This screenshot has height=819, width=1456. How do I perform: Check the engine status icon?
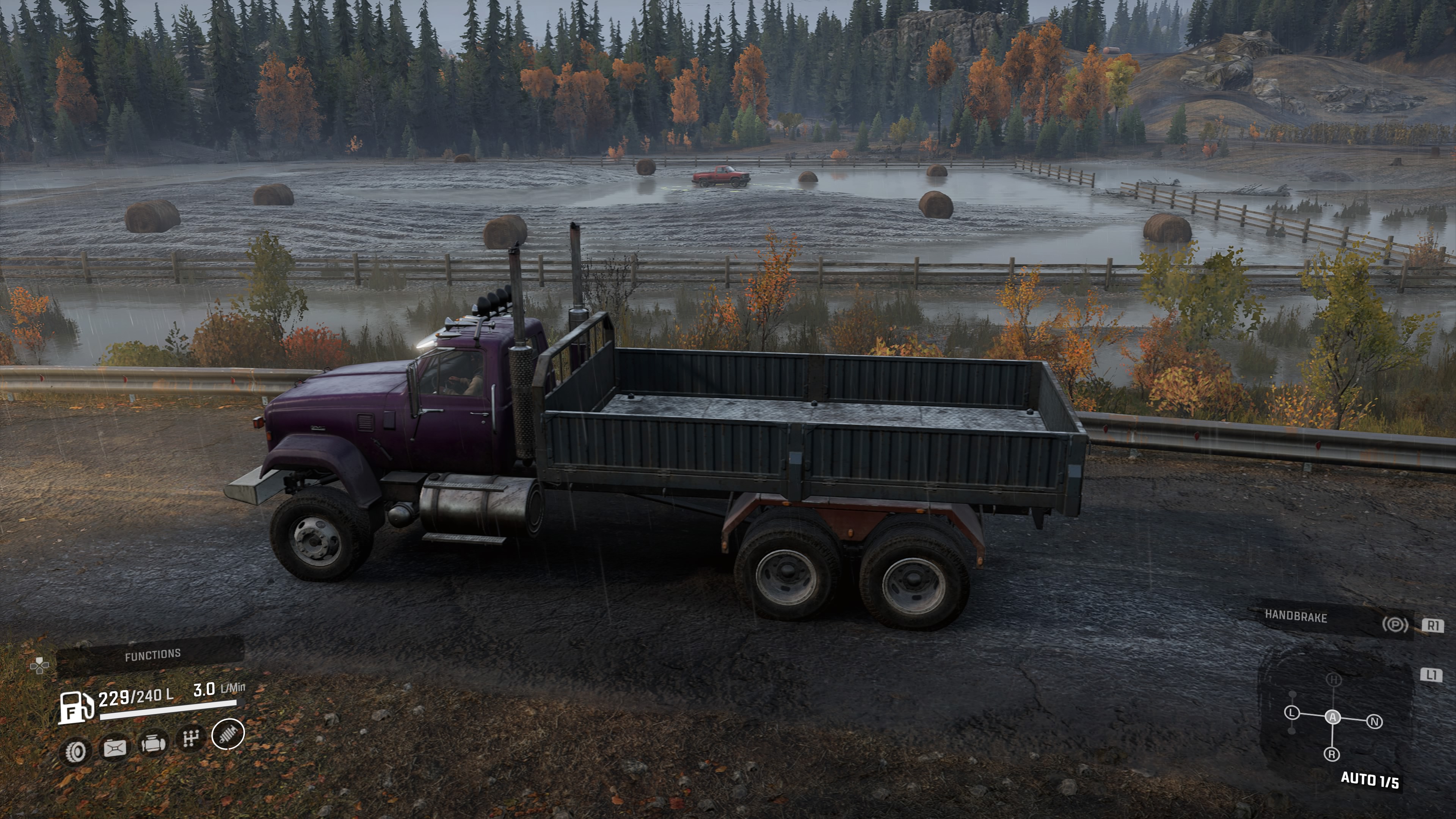pos(152,743)
